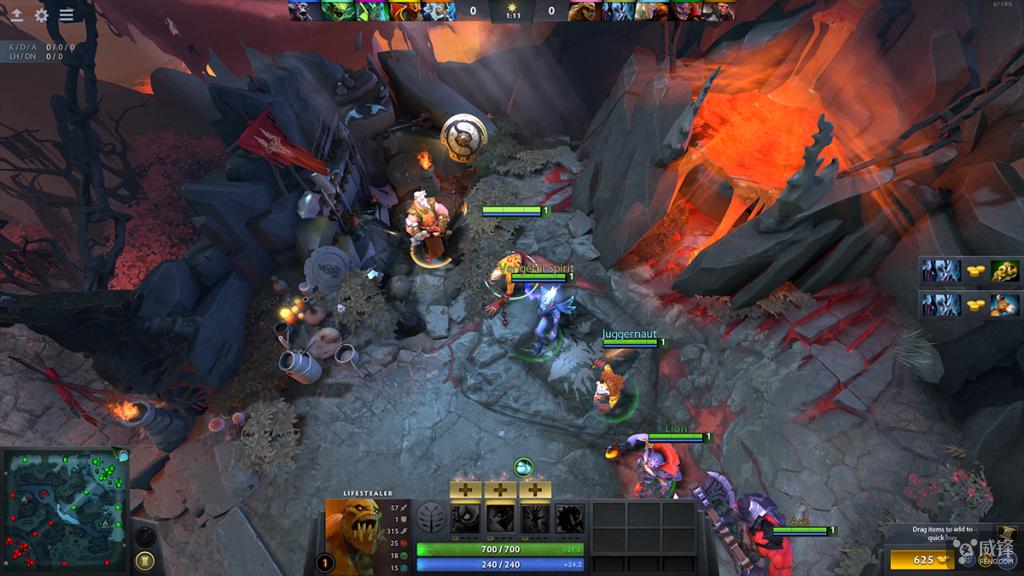Level up Lifestealer's first ability
This screenshot has width=1024, height=576.
point(465,490)
